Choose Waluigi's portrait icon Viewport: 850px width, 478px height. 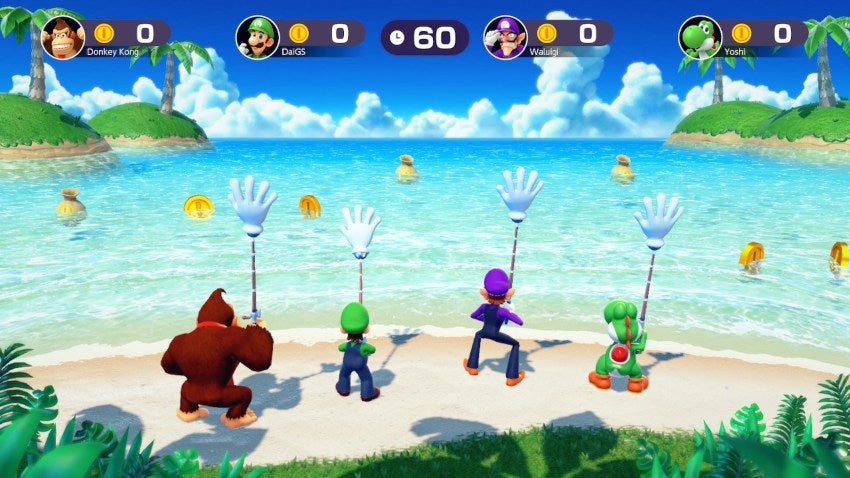click(505, 37)
